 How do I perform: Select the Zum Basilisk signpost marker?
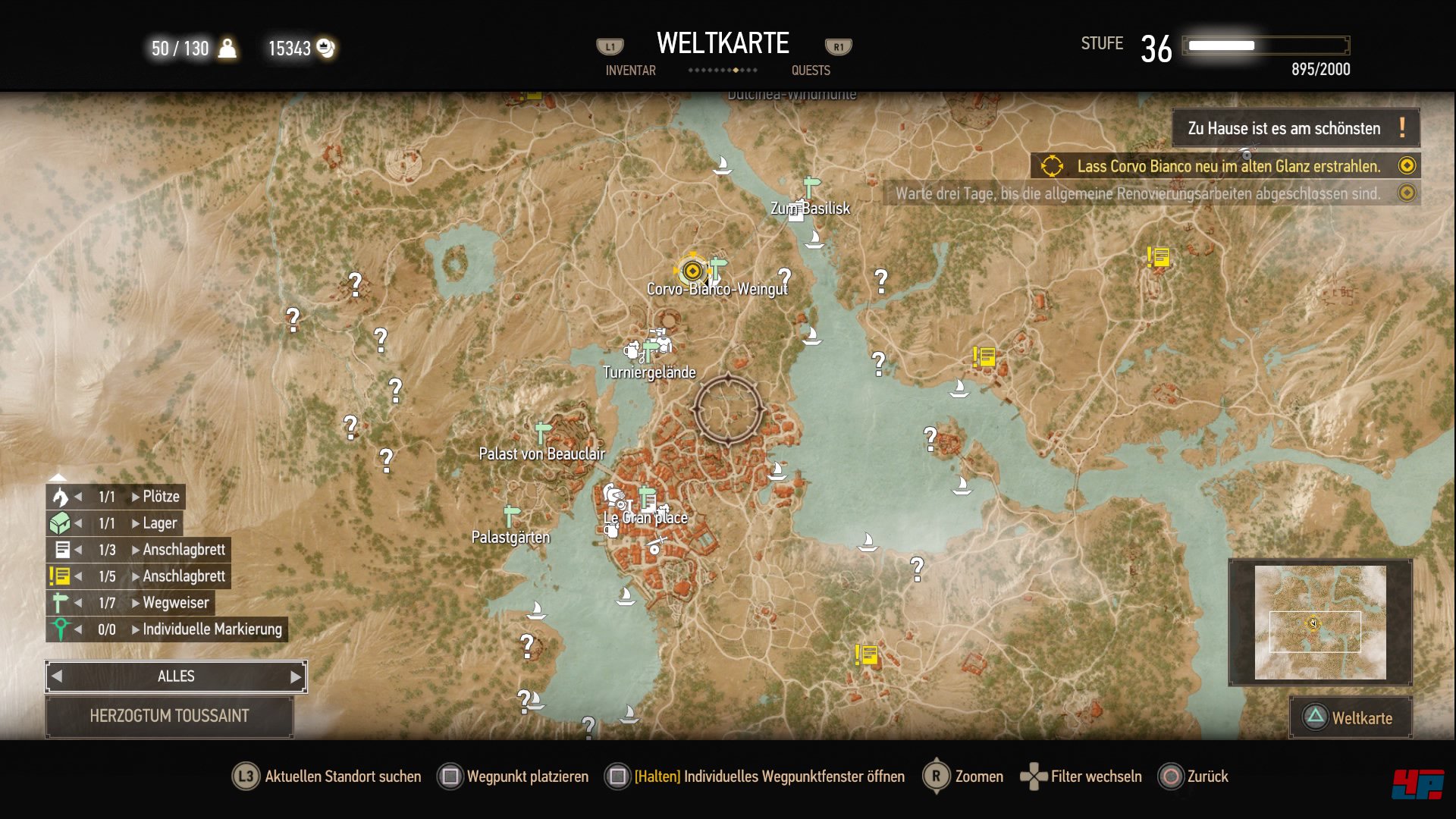811,186
